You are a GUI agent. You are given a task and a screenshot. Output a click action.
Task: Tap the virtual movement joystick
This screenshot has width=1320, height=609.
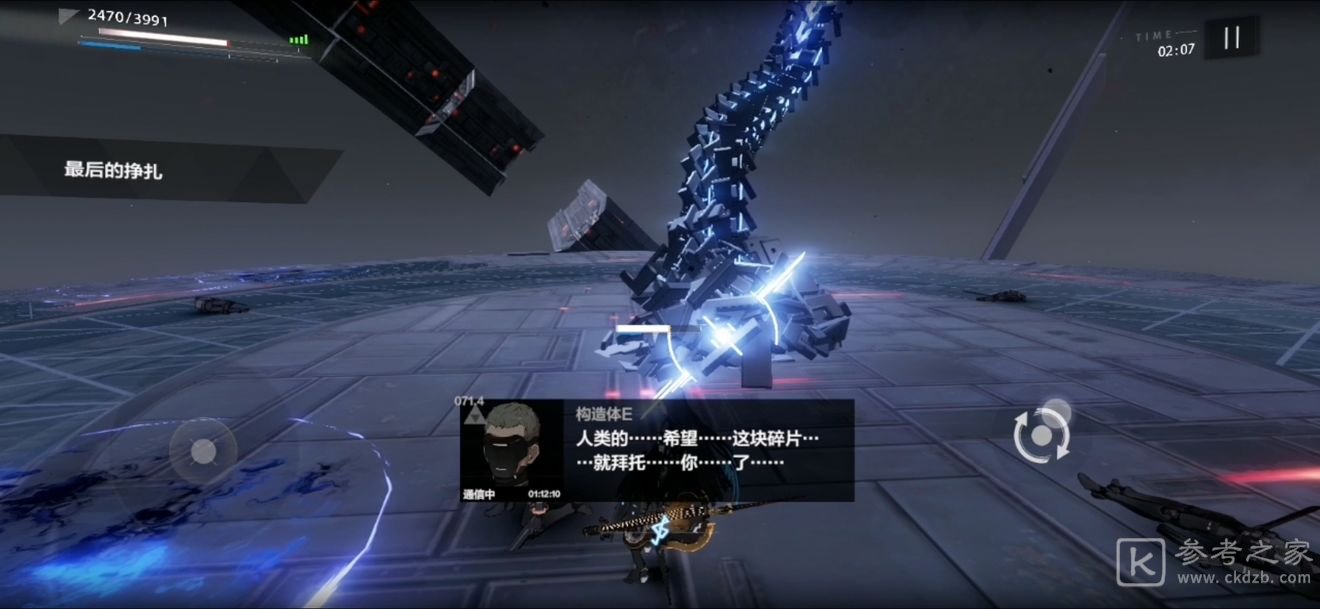click(x=203, y=451)
